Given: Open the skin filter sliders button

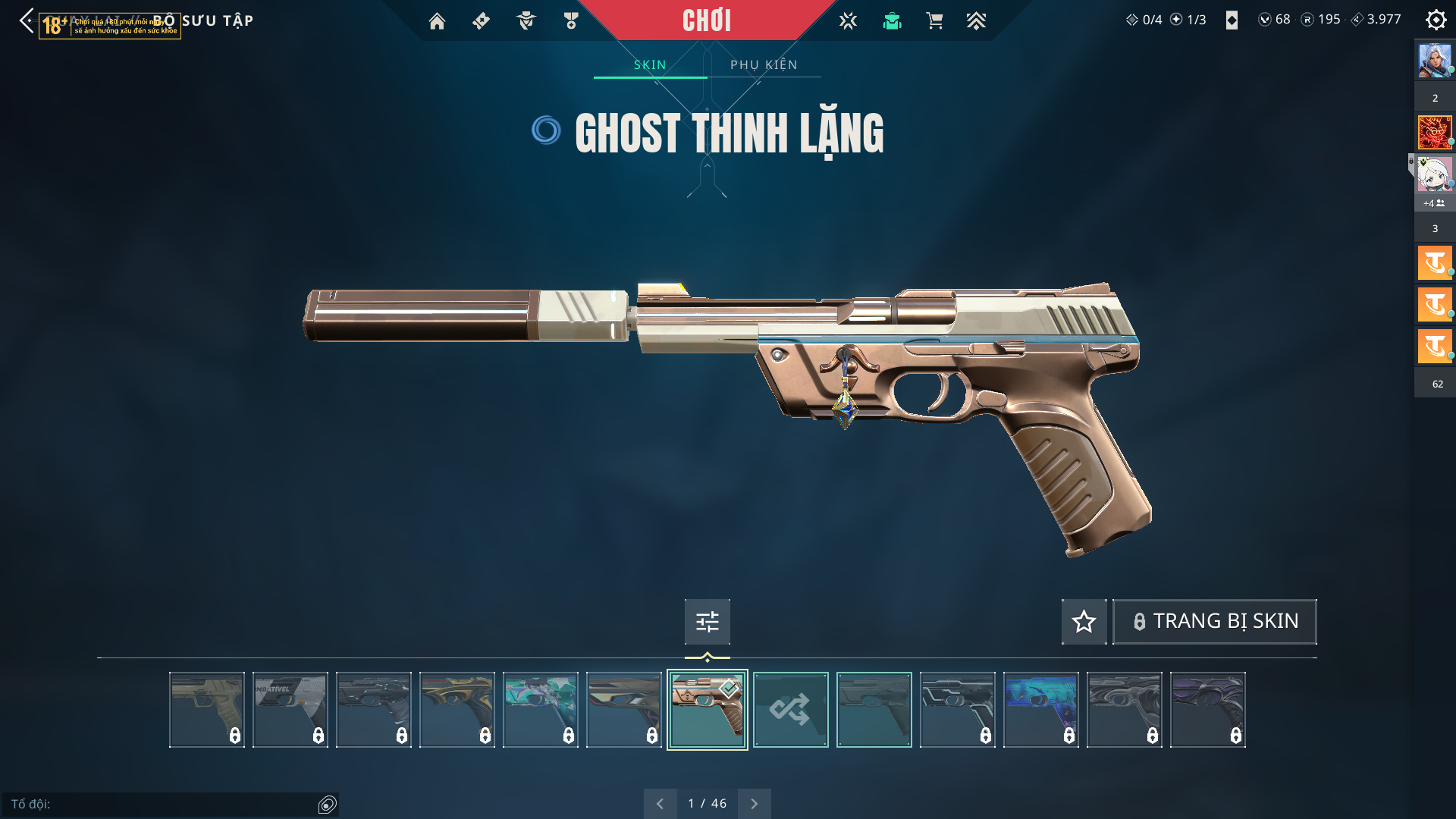Looking at the screenshot, I should pos(707,622).
